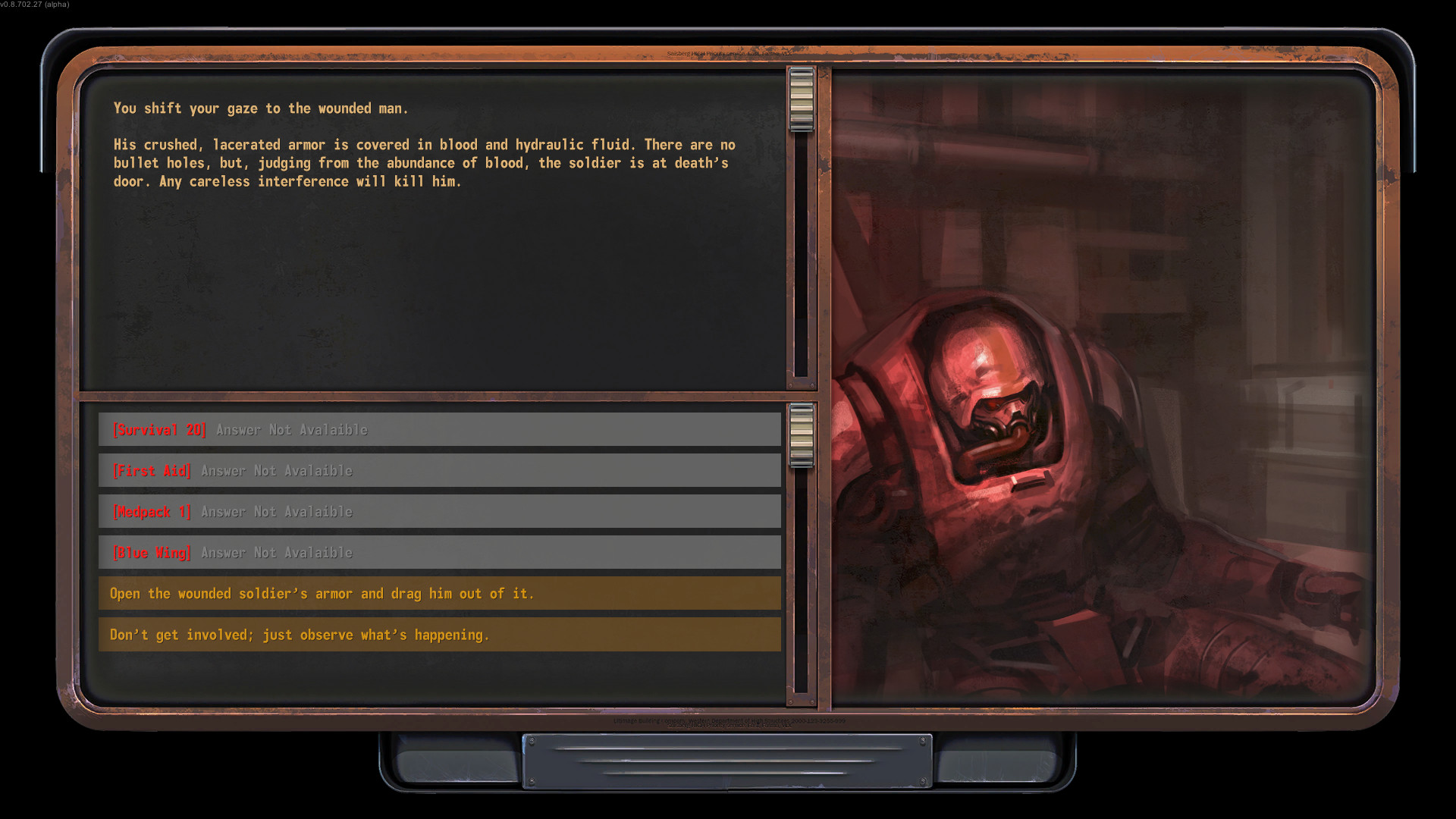
Task: Click the red [Survival 20] skill tag
Action: pos(159,429)
